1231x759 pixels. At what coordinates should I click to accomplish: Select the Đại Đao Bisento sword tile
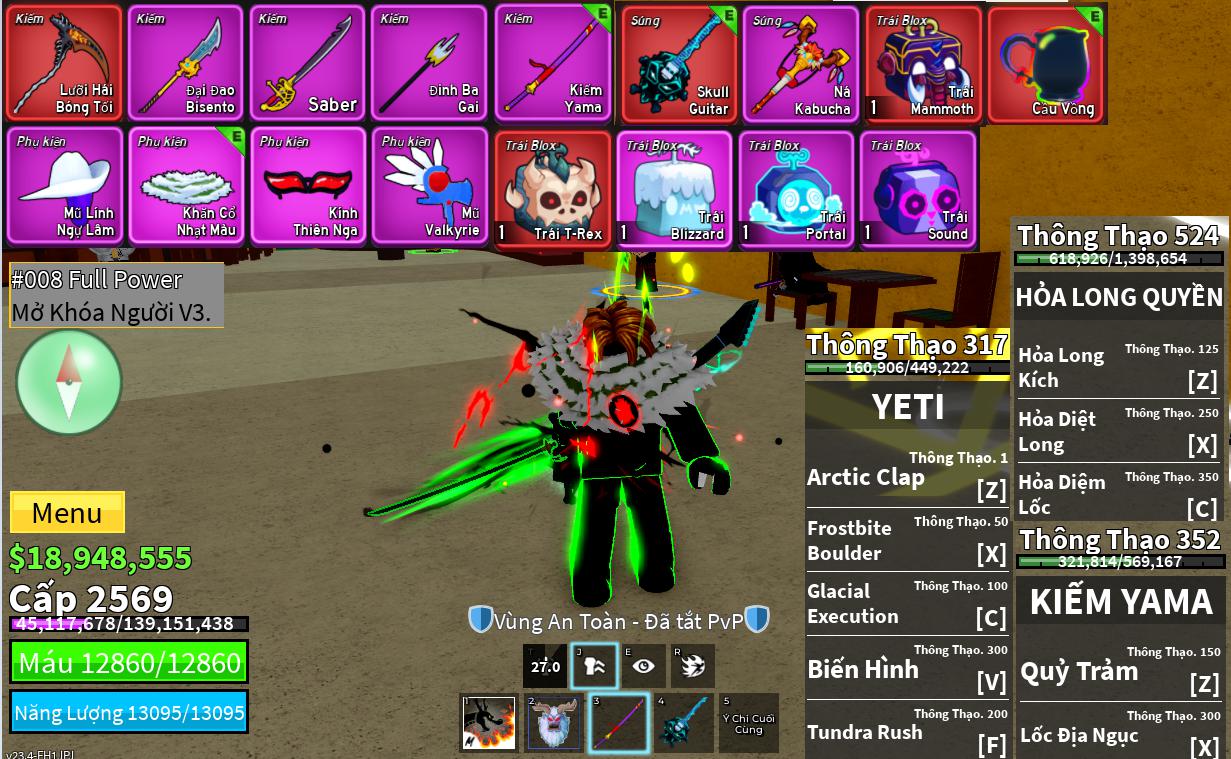tap(185, 63)
